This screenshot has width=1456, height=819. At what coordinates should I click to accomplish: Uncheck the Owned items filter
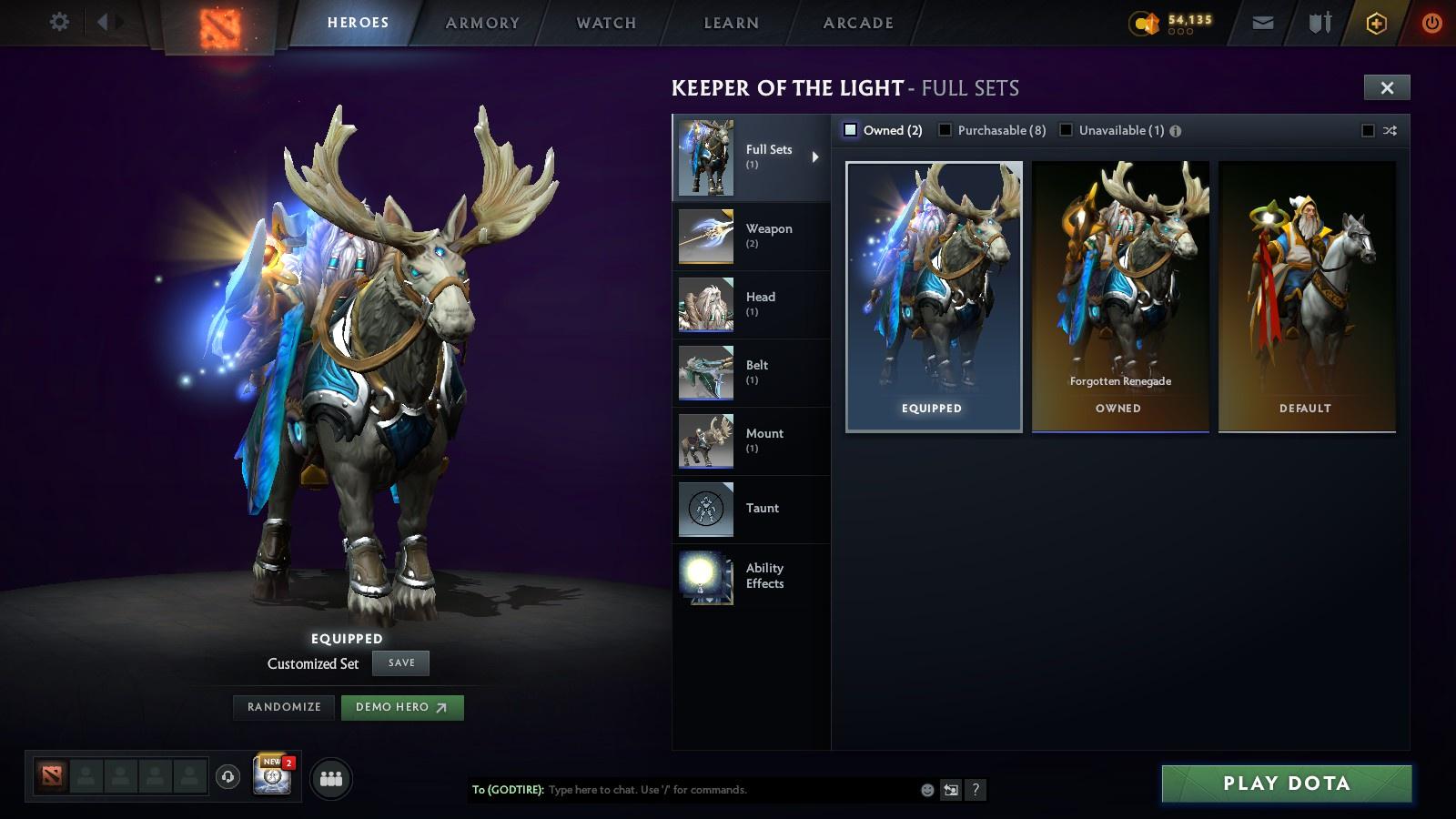tap(852, 130)
